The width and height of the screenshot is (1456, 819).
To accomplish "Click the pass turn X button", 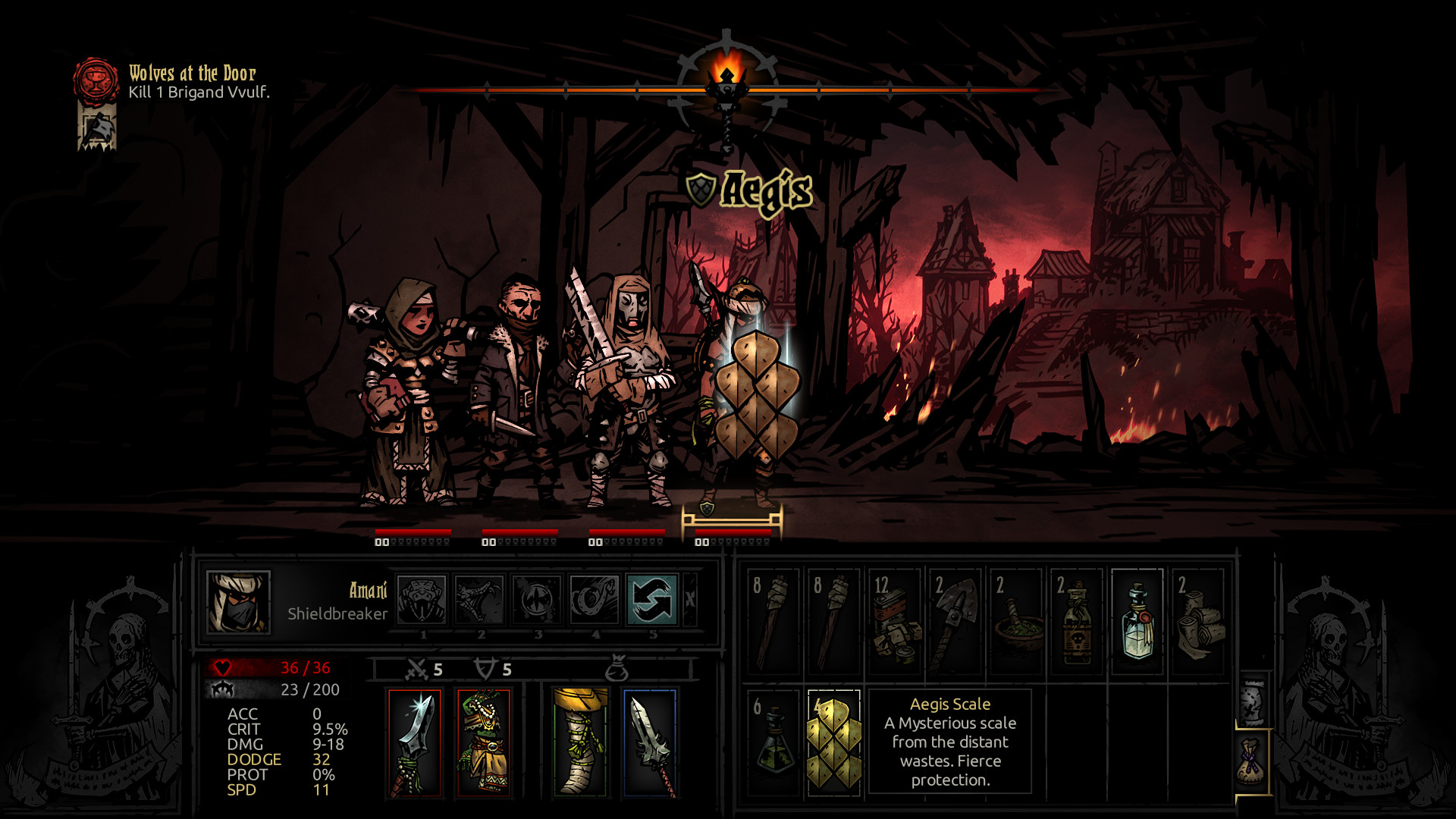I will [x=690, y=599].
